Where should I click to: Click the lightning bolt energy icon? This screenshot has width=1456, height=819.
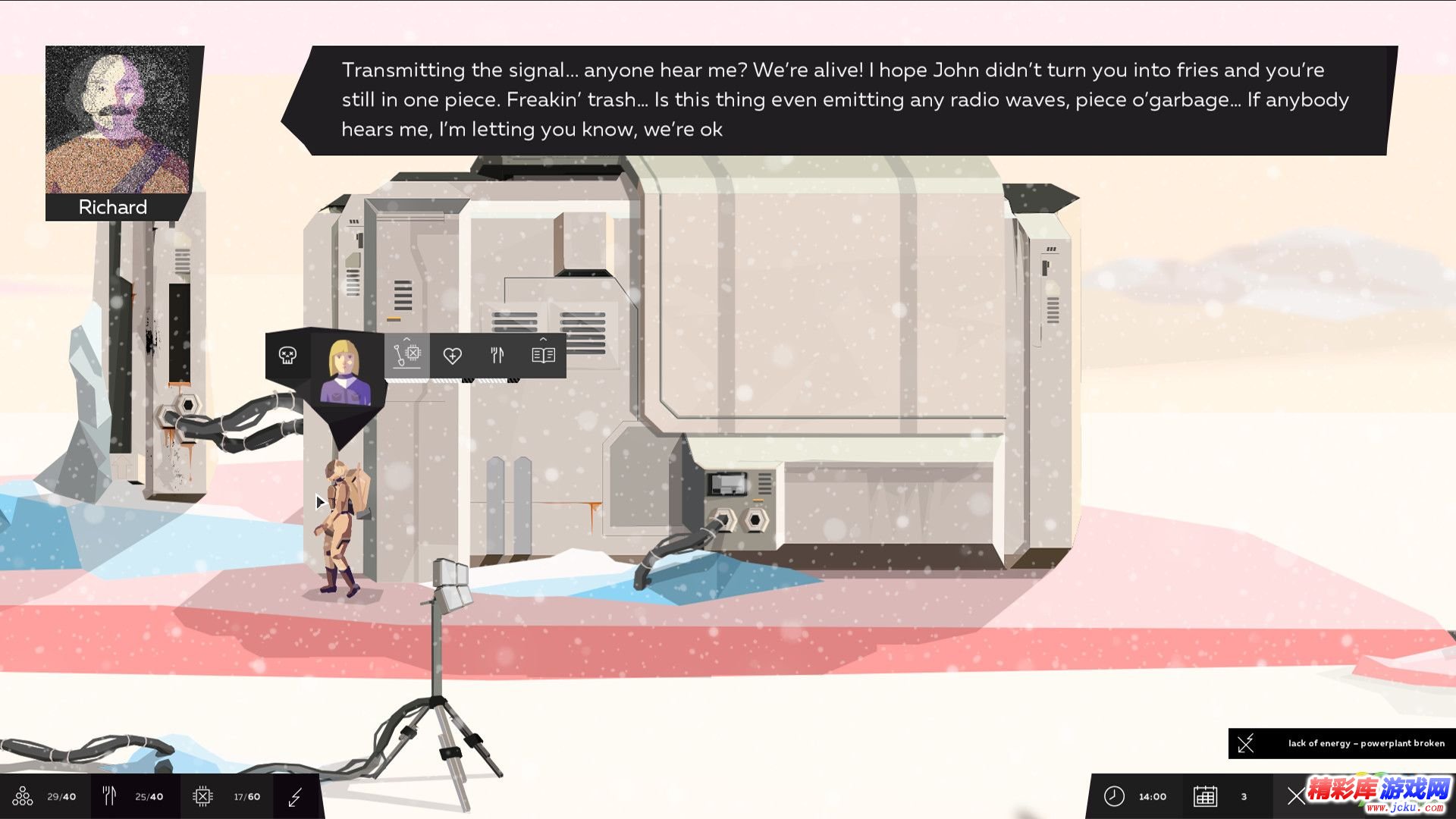[296, 796]
